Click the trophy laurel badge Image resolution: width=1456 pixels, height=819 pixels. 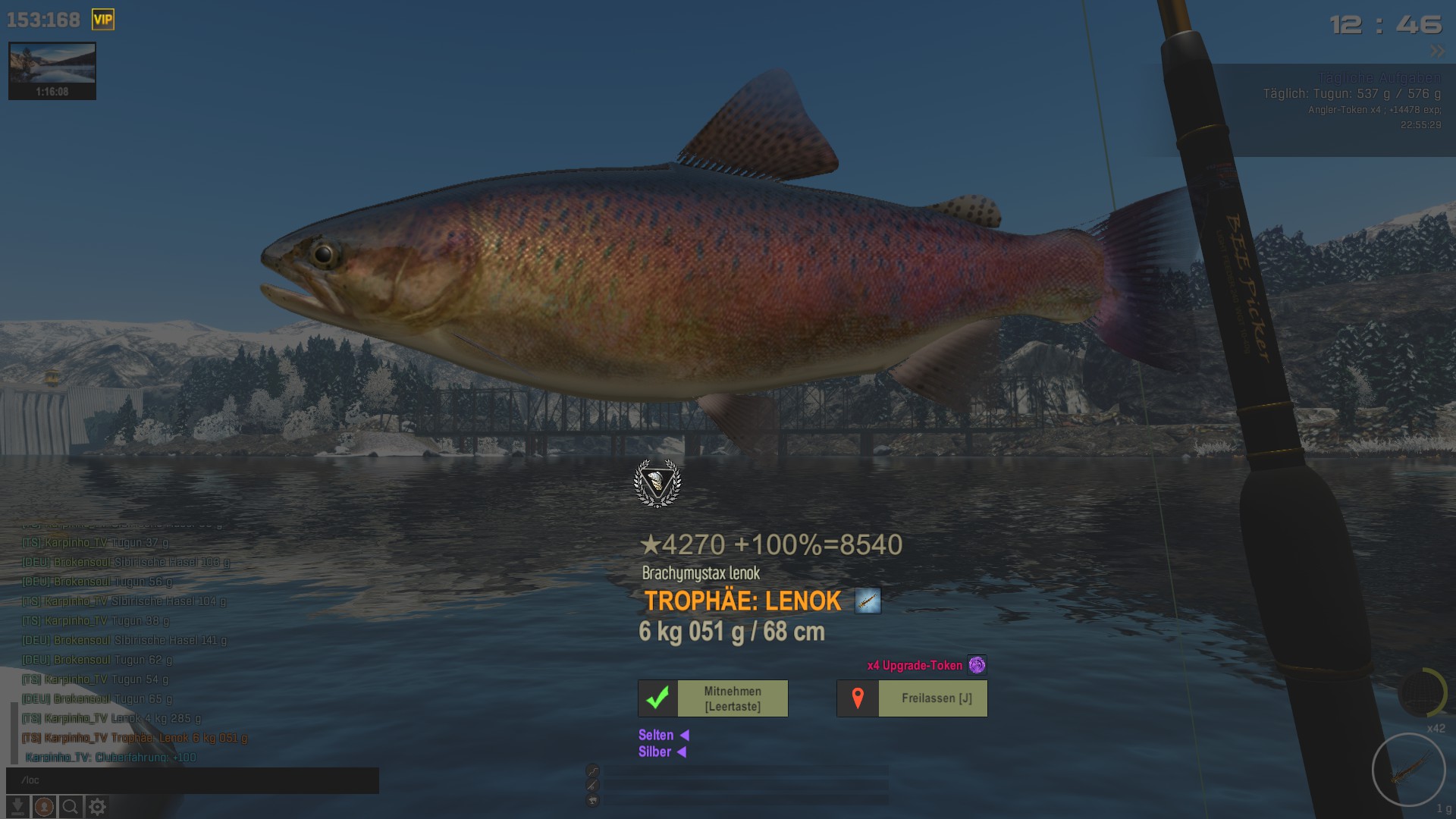(657, 483)
